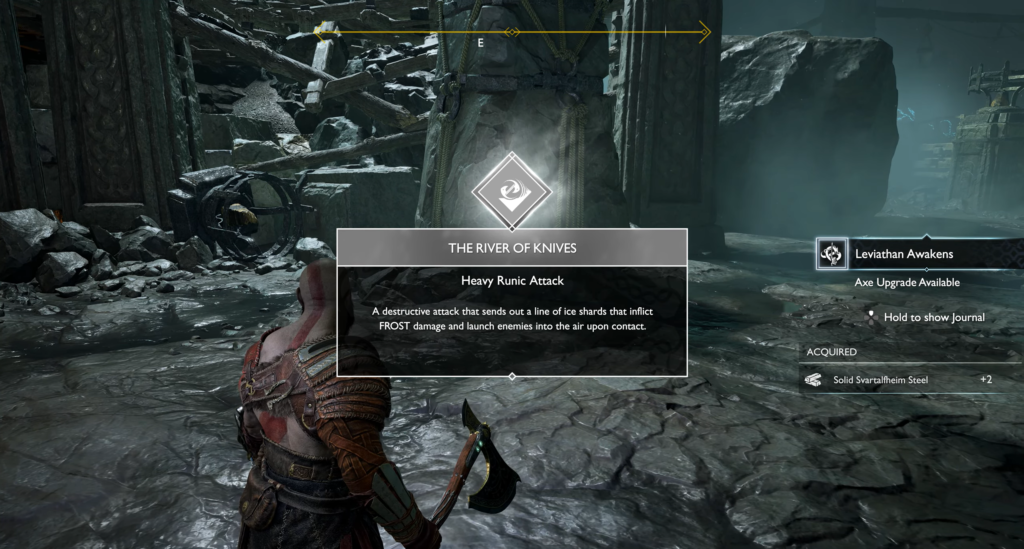Click the River of Knives rune icon
The width and height of the screenshot is (1024, 549).
pos(511,192)
